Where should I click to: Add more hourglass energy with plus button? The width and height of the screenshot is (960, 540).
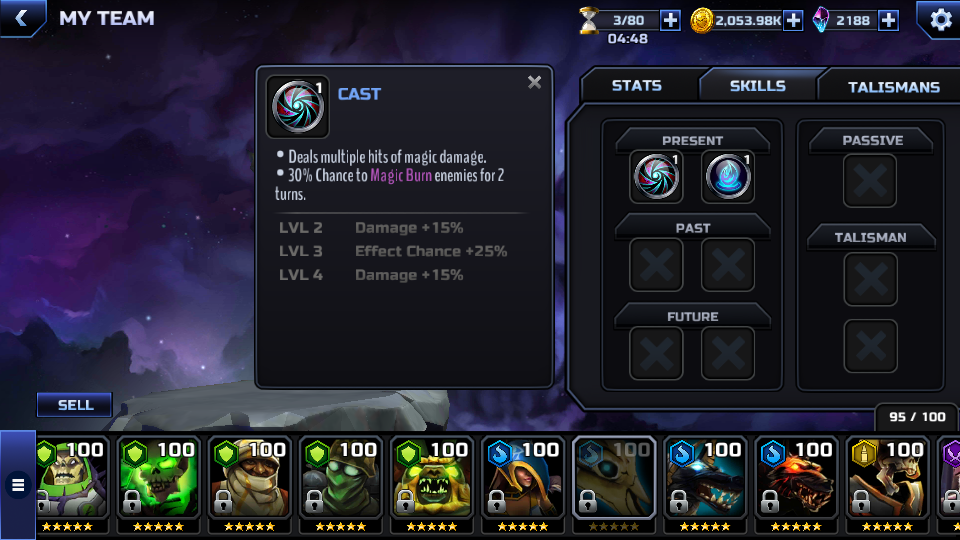coord(670,20)
